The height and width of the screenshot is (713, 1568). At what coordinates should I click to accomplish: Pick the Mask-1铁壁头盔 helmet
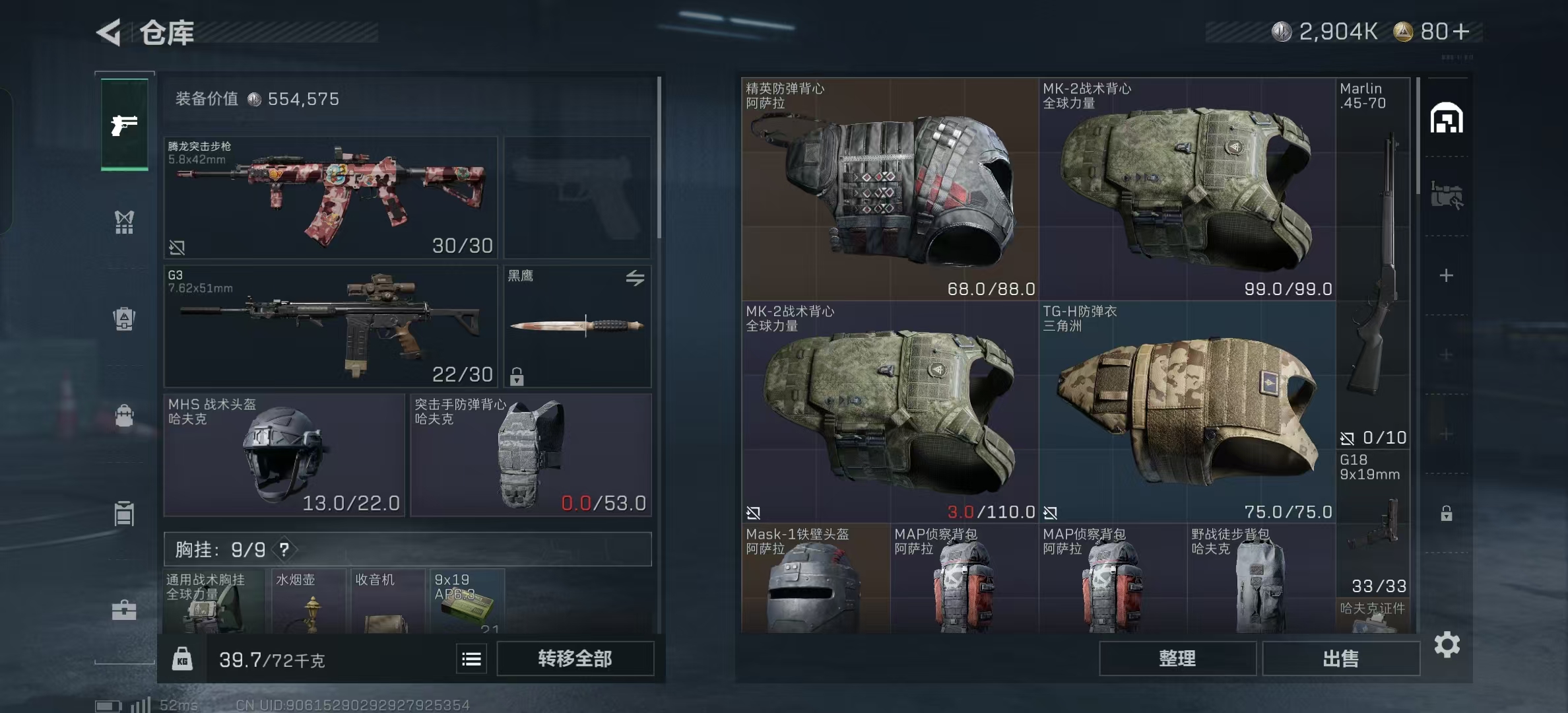pos(815,580)
